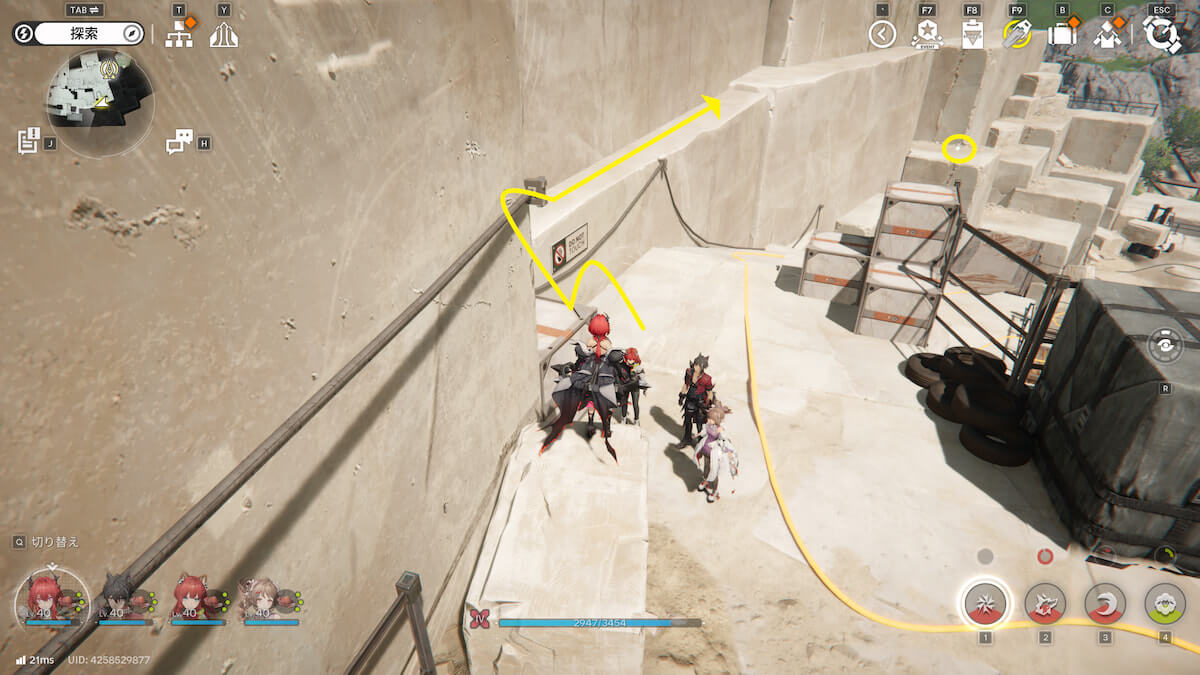
Task: Activate the first character skill icon
Action: pos(985,603)
